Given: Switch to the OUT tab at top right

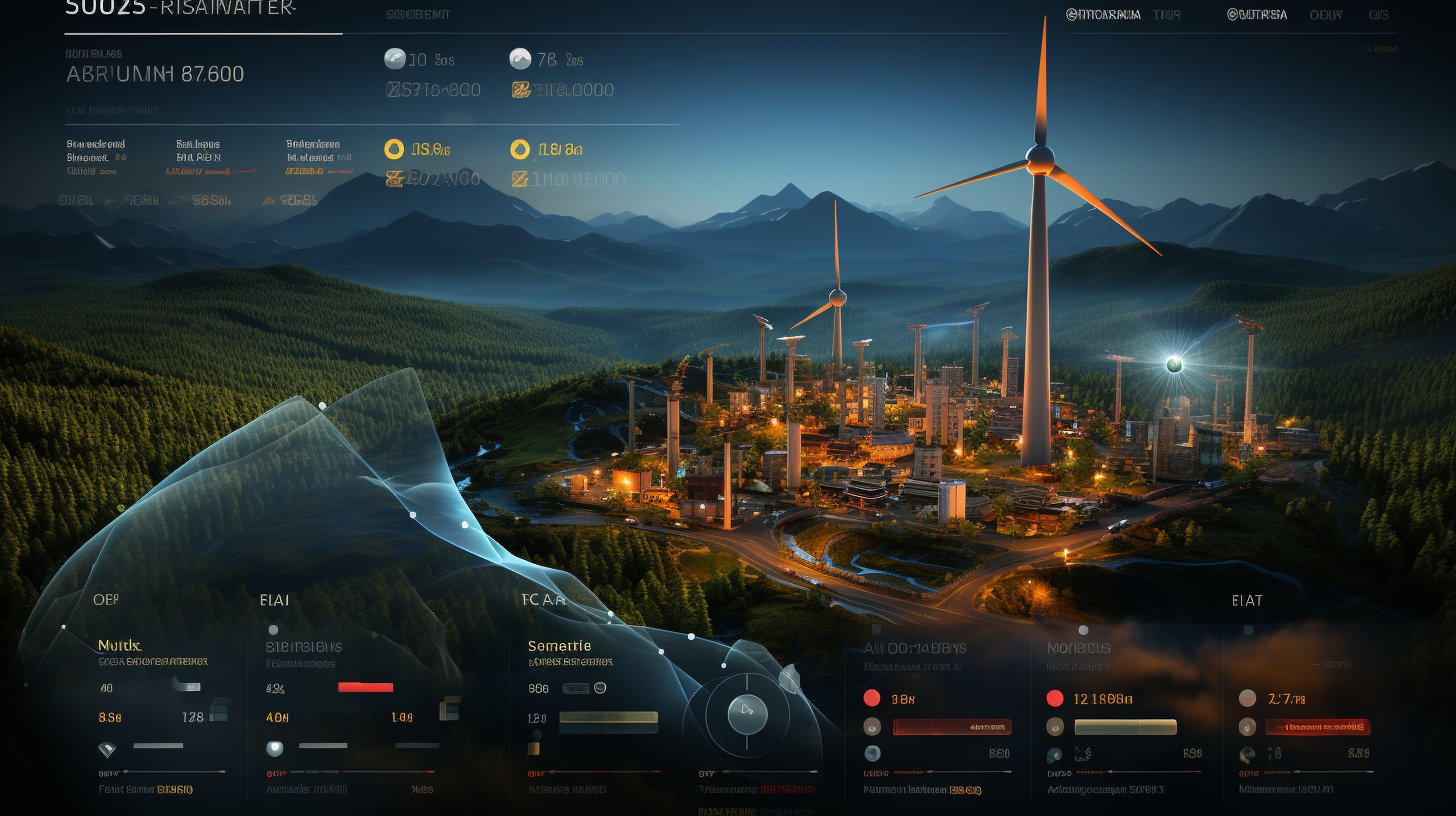Looking at the screenshot, I should 1326,15.
